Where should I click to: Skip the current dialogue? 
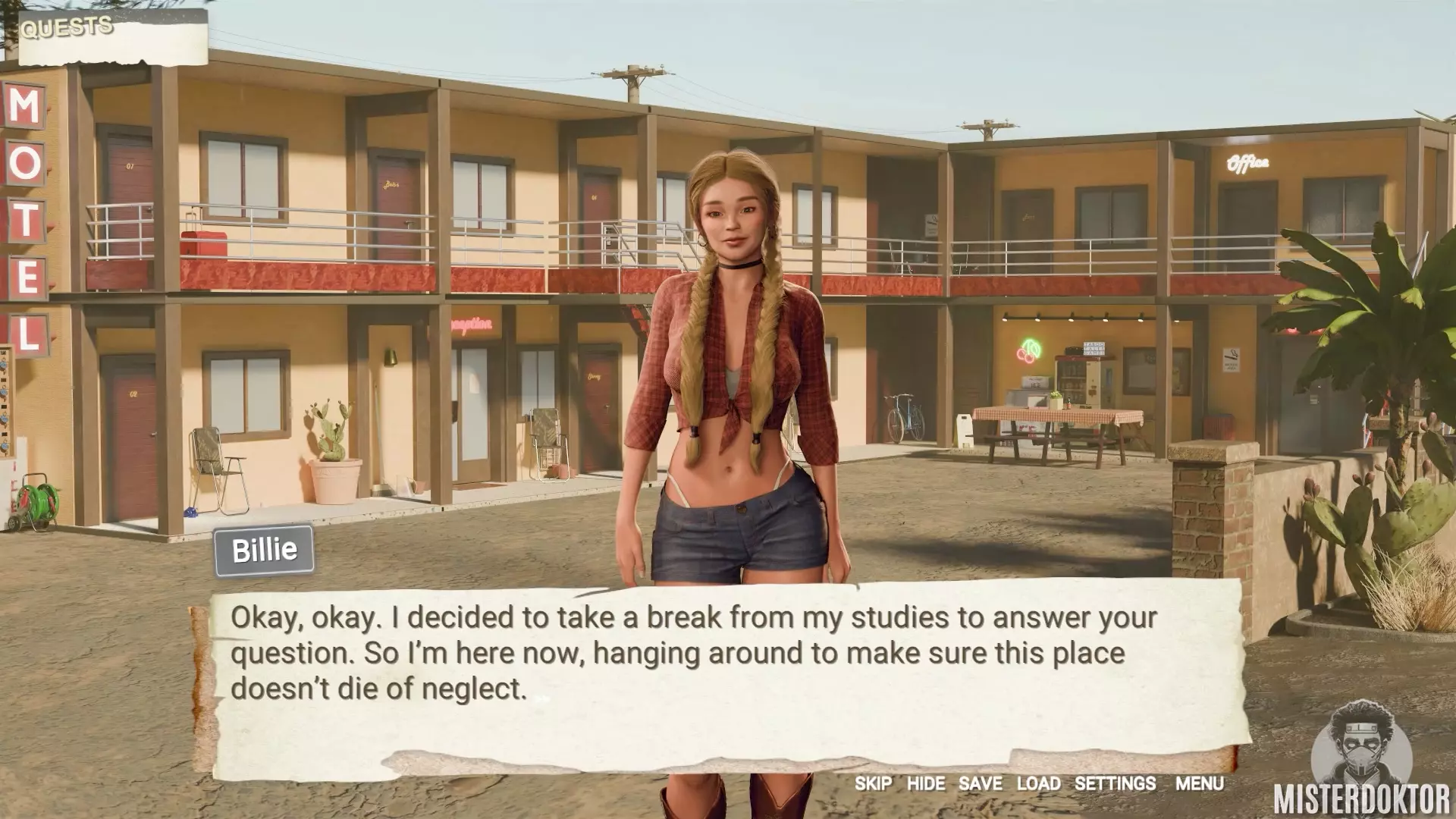[x=873, y=783]
